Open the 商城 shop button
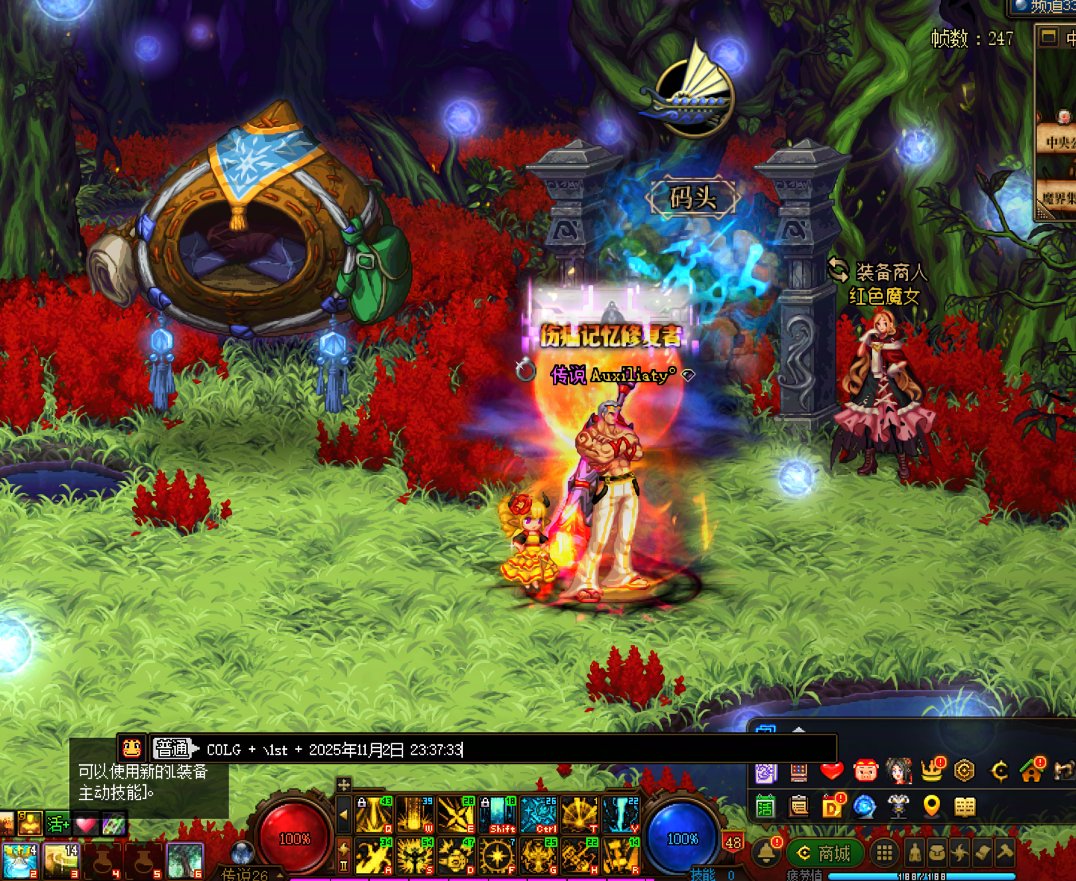 826,853
